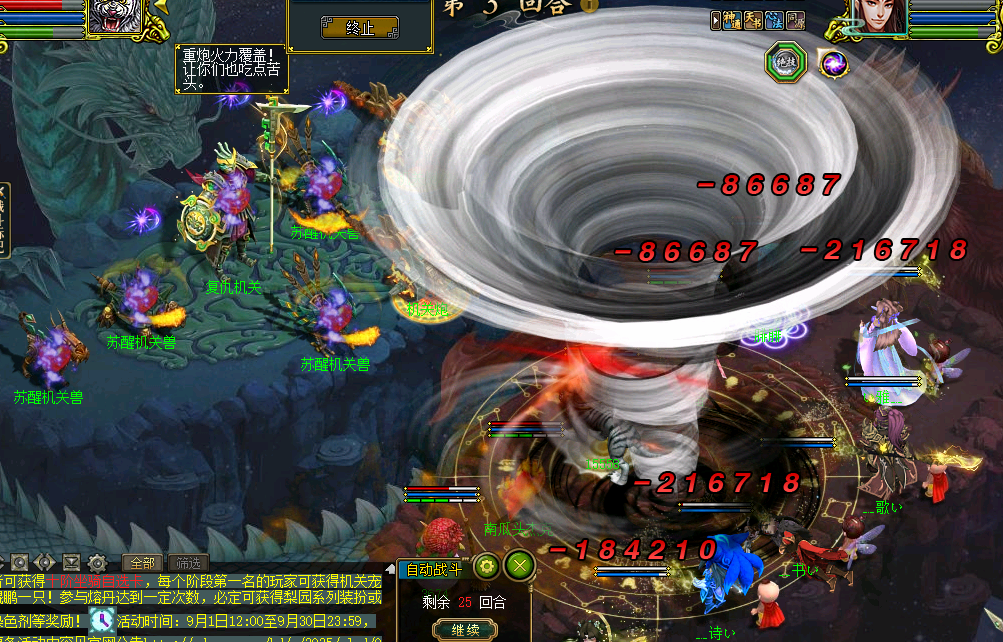Click the white tiger portrait
Image resolution: width=1003 pixels, height=642 pixels.
coord(115,17)
